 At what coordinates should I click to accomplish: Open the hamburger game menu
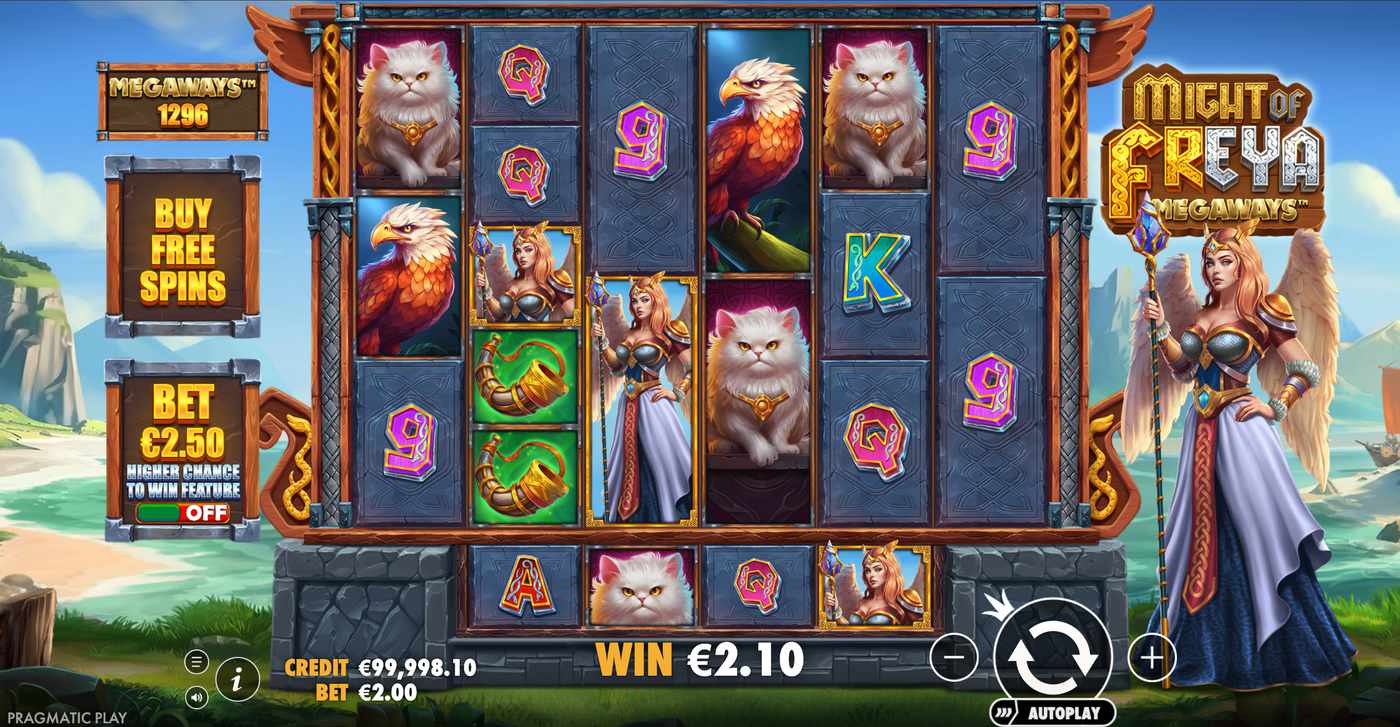(x=198, y=659)
